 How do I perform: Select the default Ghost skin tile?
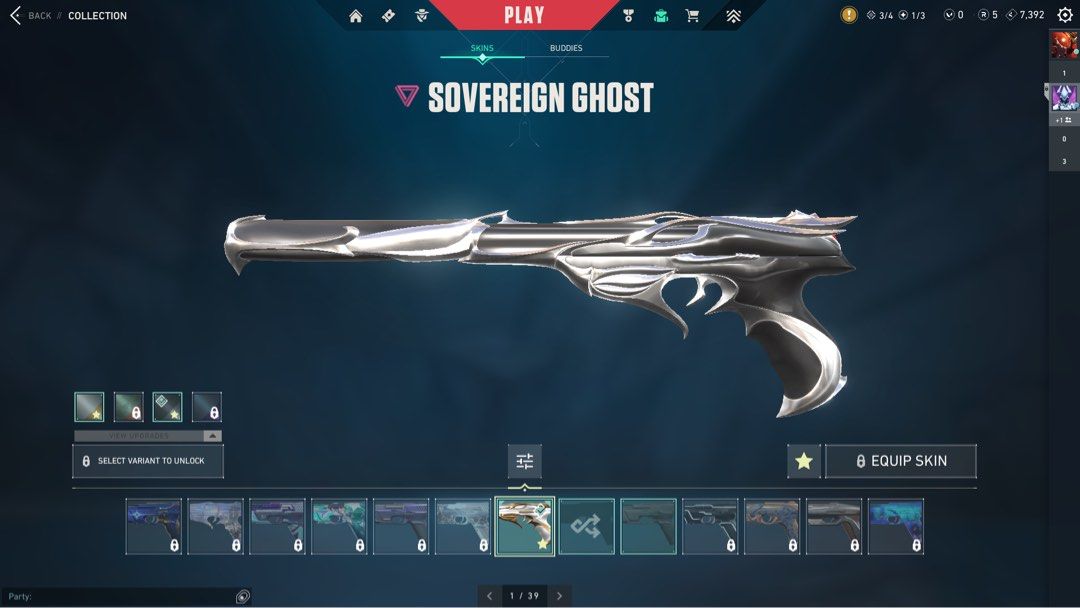(648, 527)
